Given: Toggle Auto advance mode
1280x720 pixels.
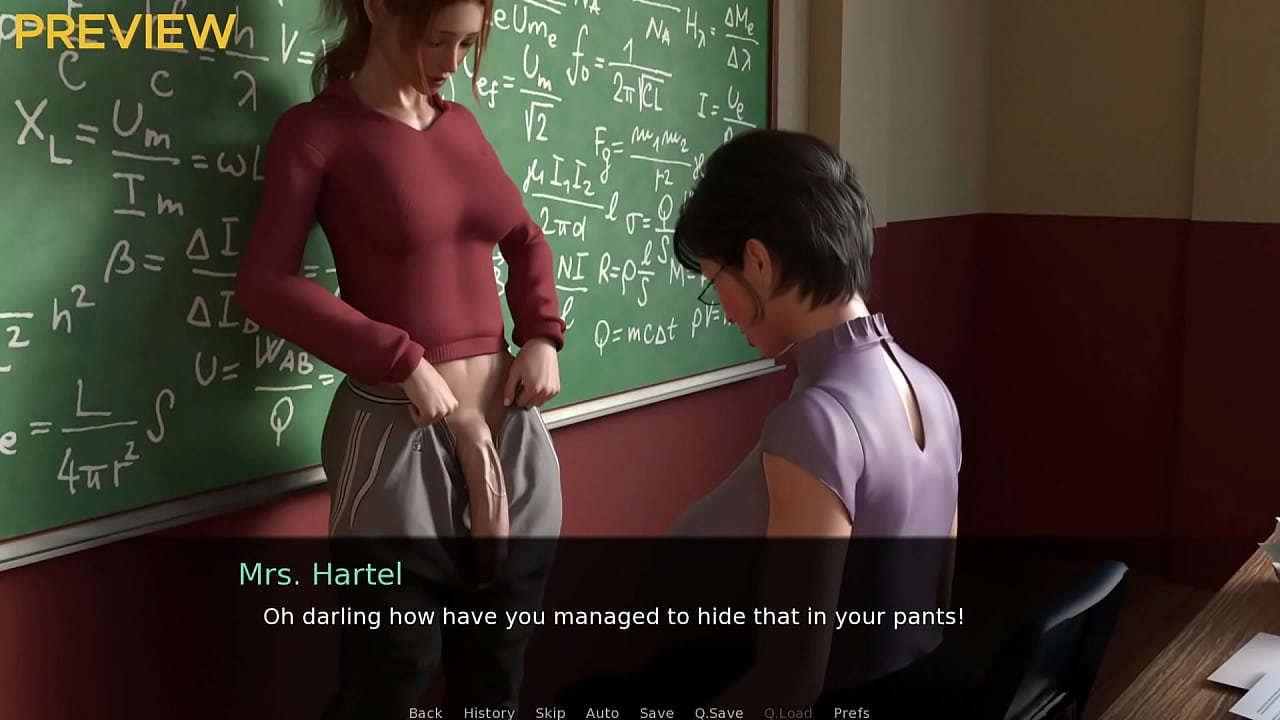Looking at the screenshot, I should click(602, 712).
